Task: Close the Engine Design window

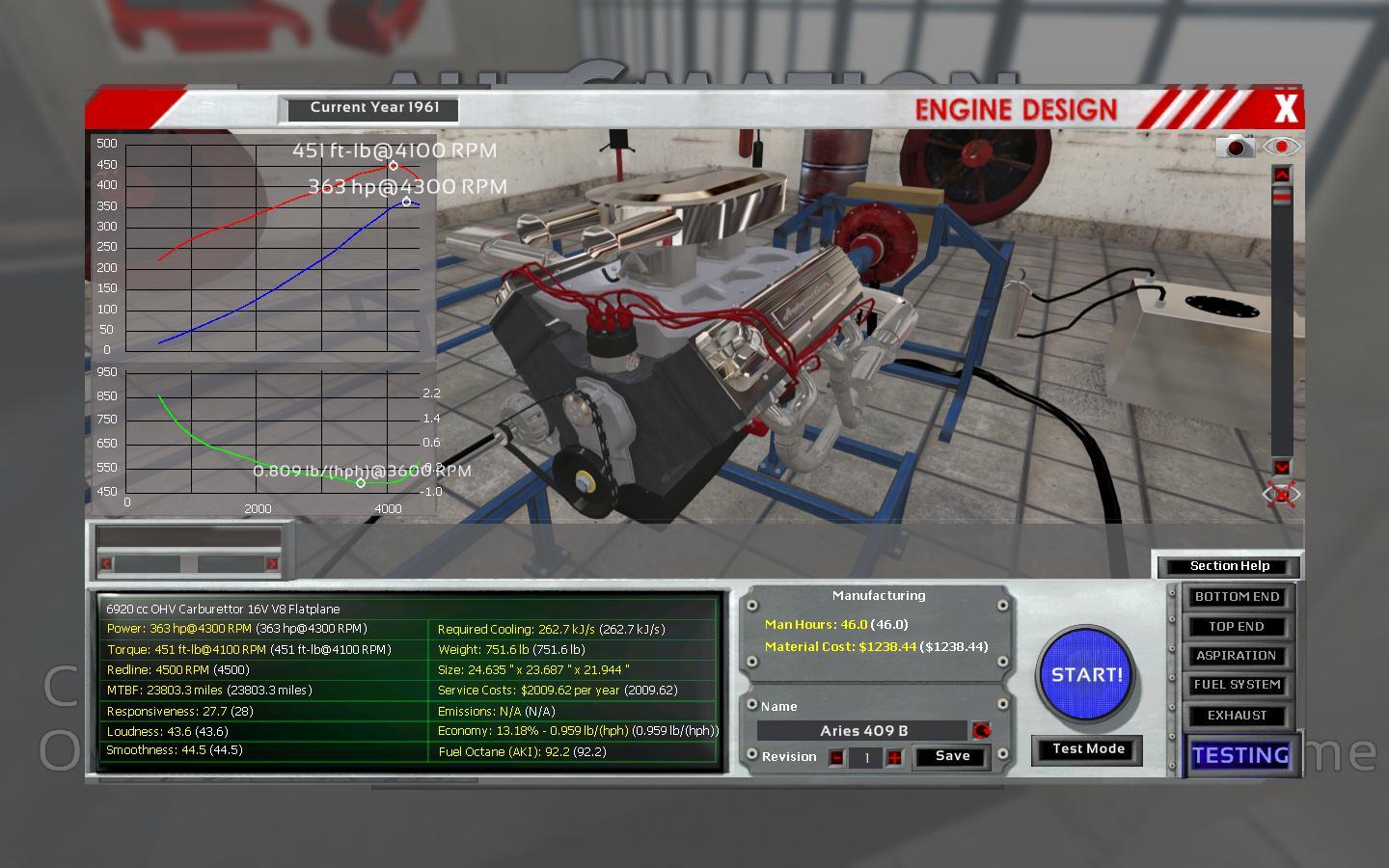Action: coord(1286,109)
